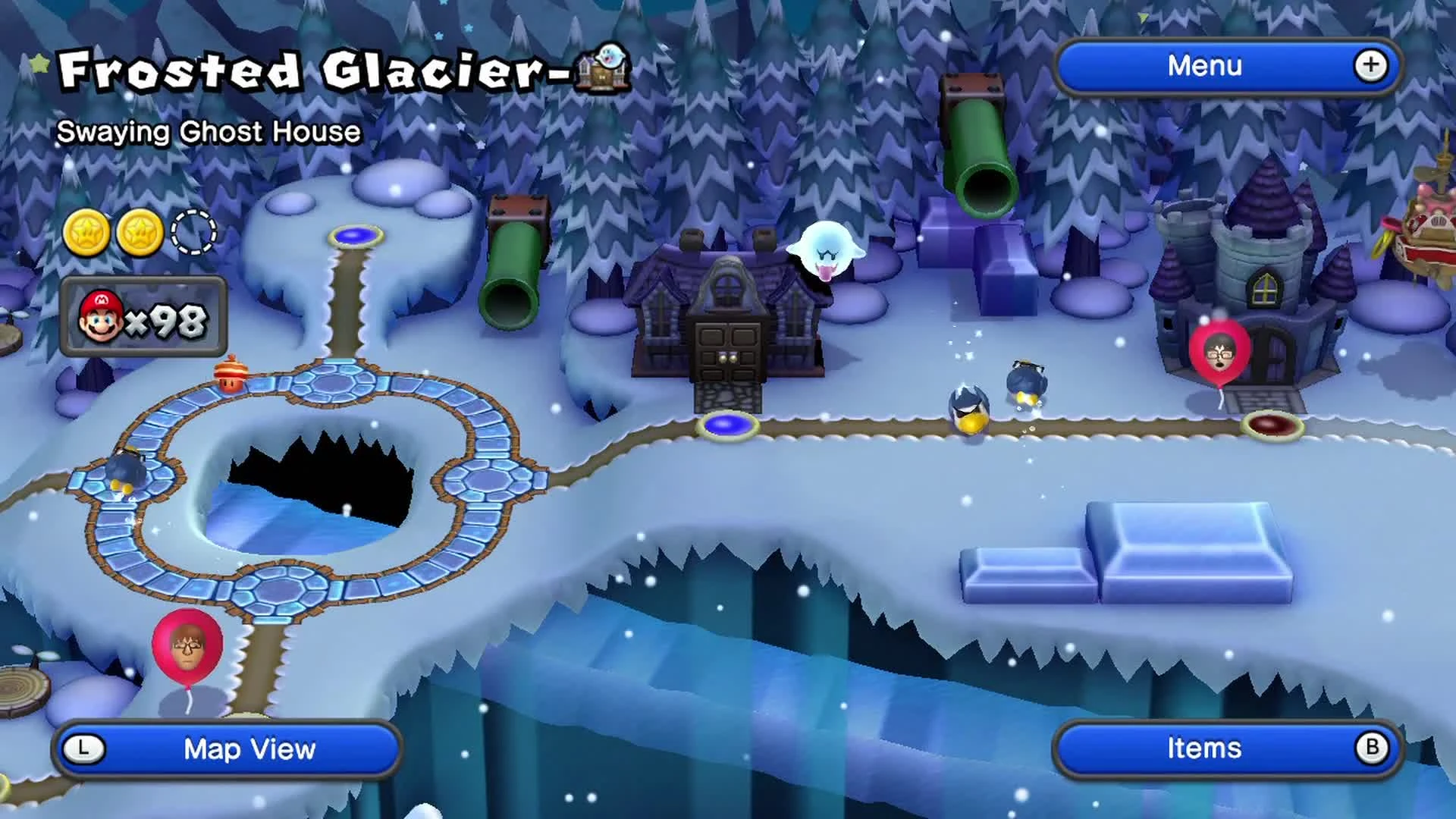Select the blue node at the top path
The width and height of the screenshot is (1456, 819).
(x=355, y=237)
